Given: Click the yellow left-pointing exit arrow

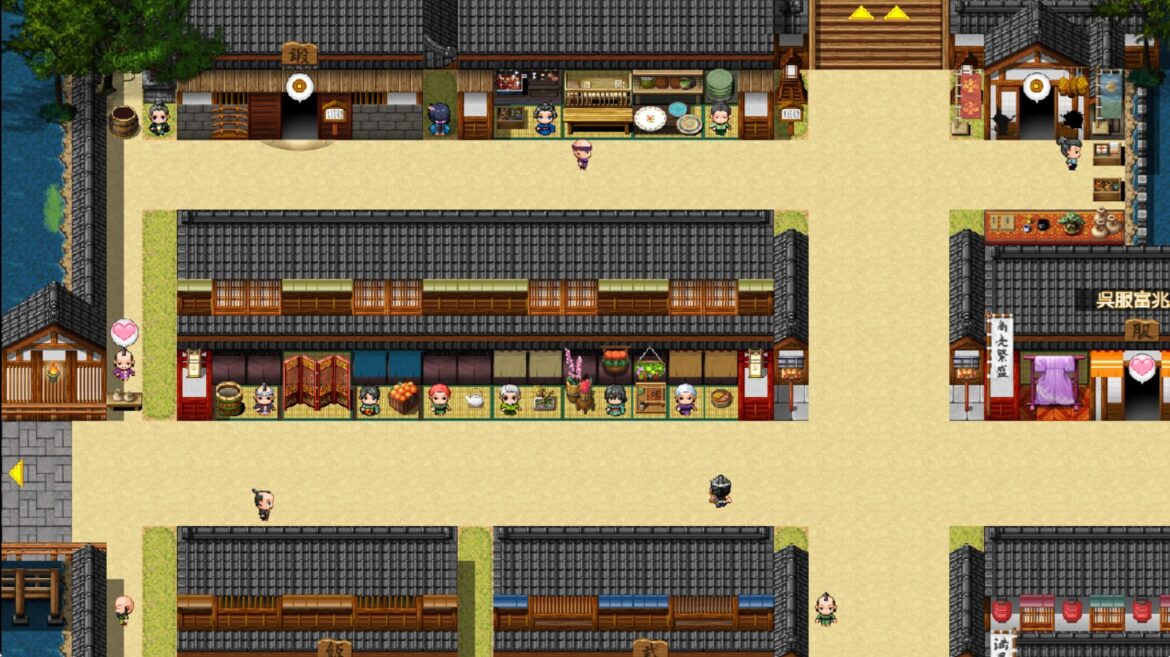Looking at the screenshot, I should [15, 473].
